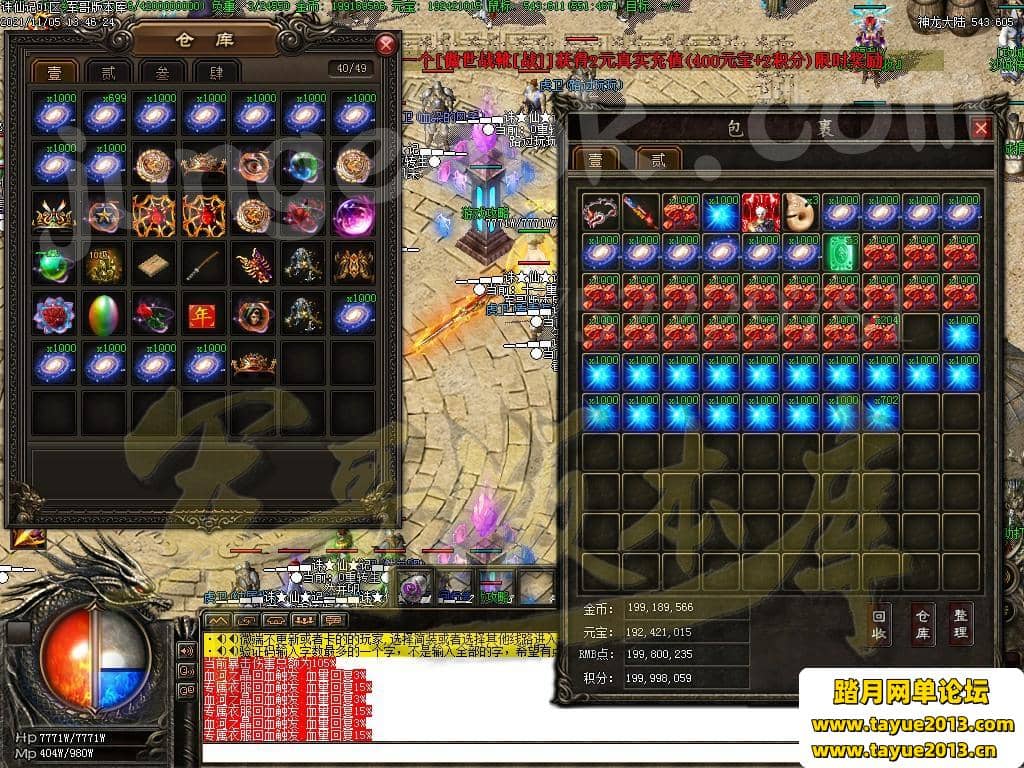Close the 仓库 warehouse window
The image size is (1024, 768).
[386, 45]
